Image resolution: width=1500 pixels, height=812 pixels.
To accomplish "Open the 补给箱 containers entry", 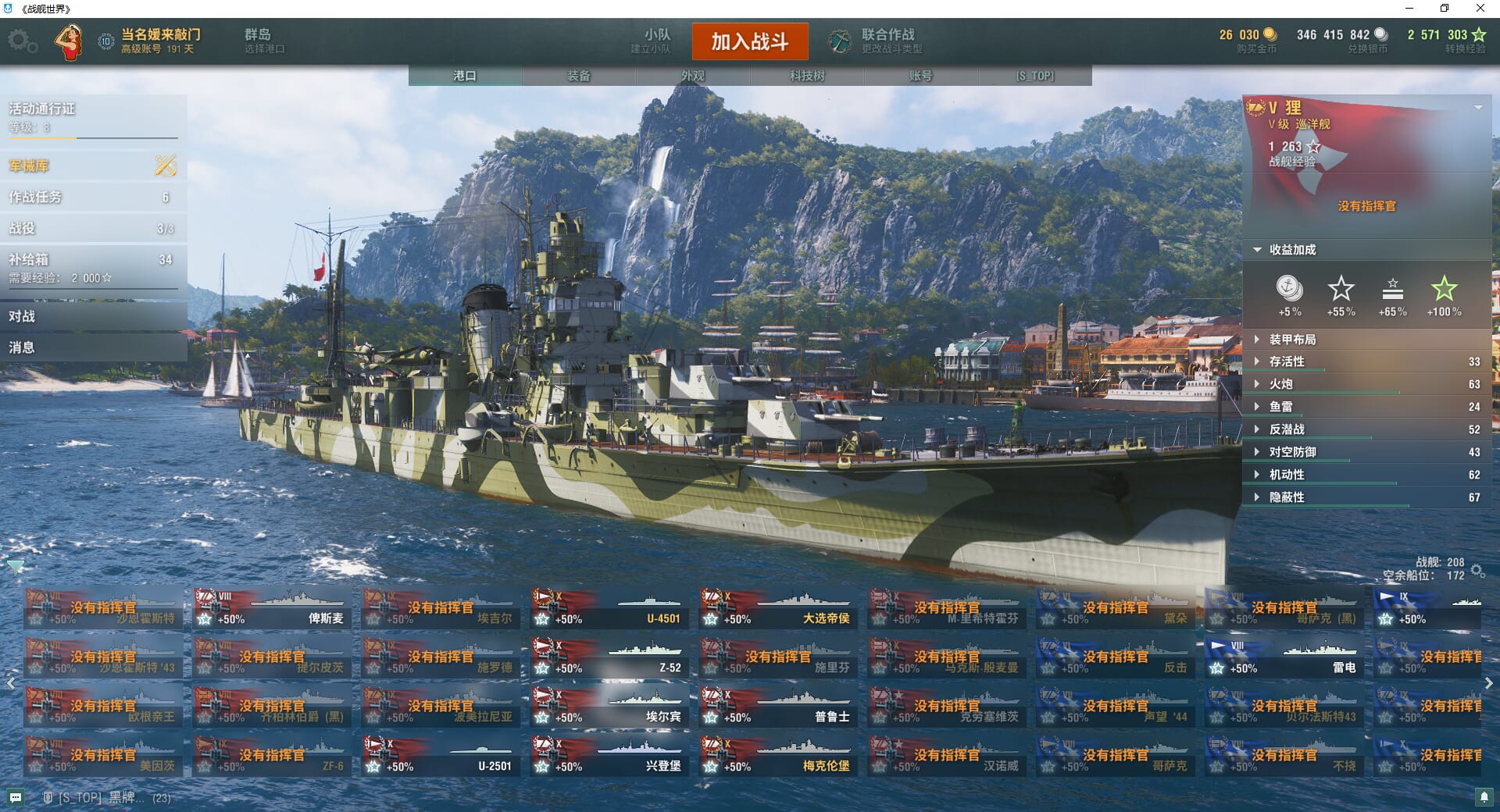I will [93, 267].
